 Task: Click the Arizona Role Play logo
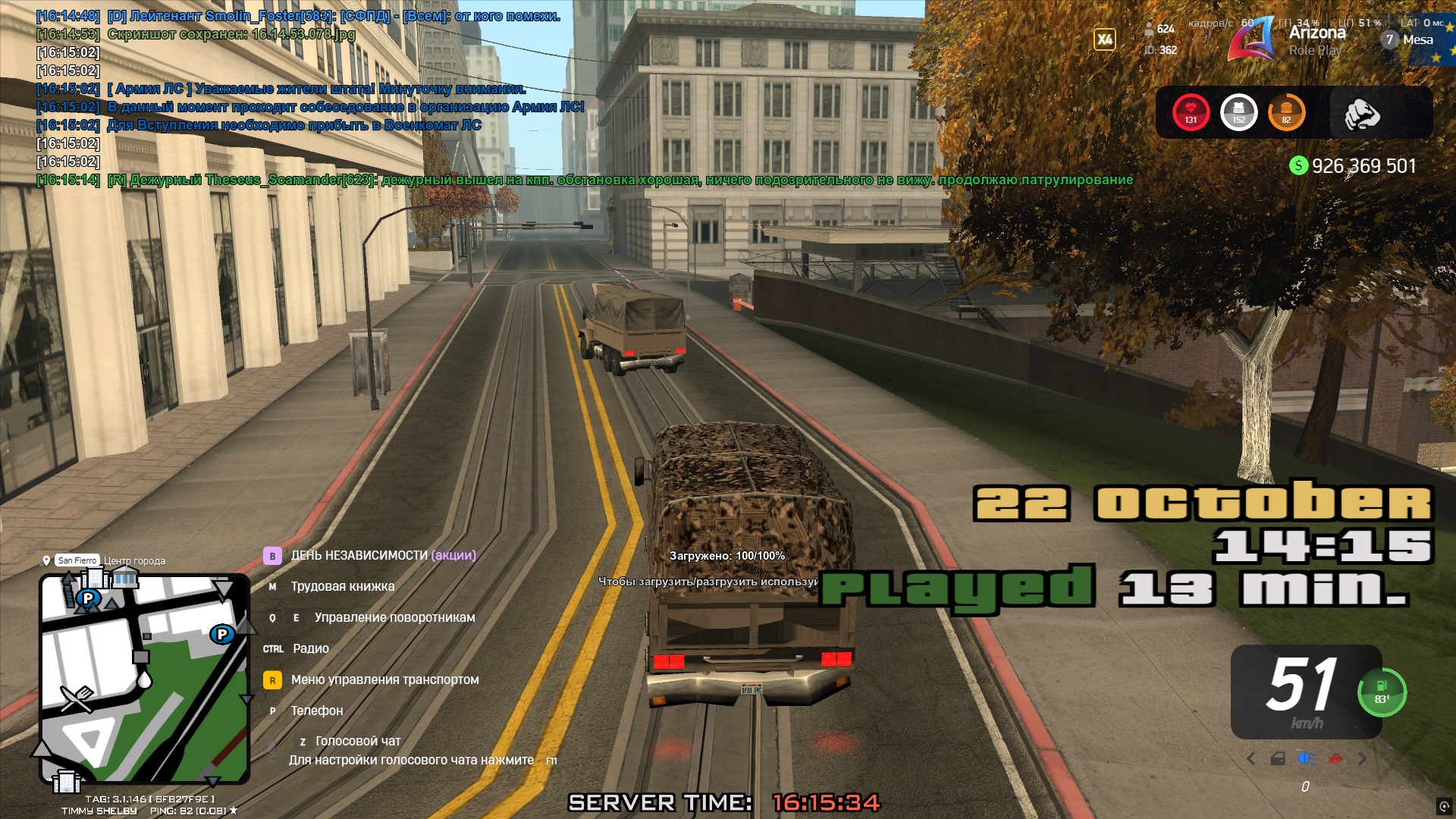pyautogui.click(x=1251, y=39)
